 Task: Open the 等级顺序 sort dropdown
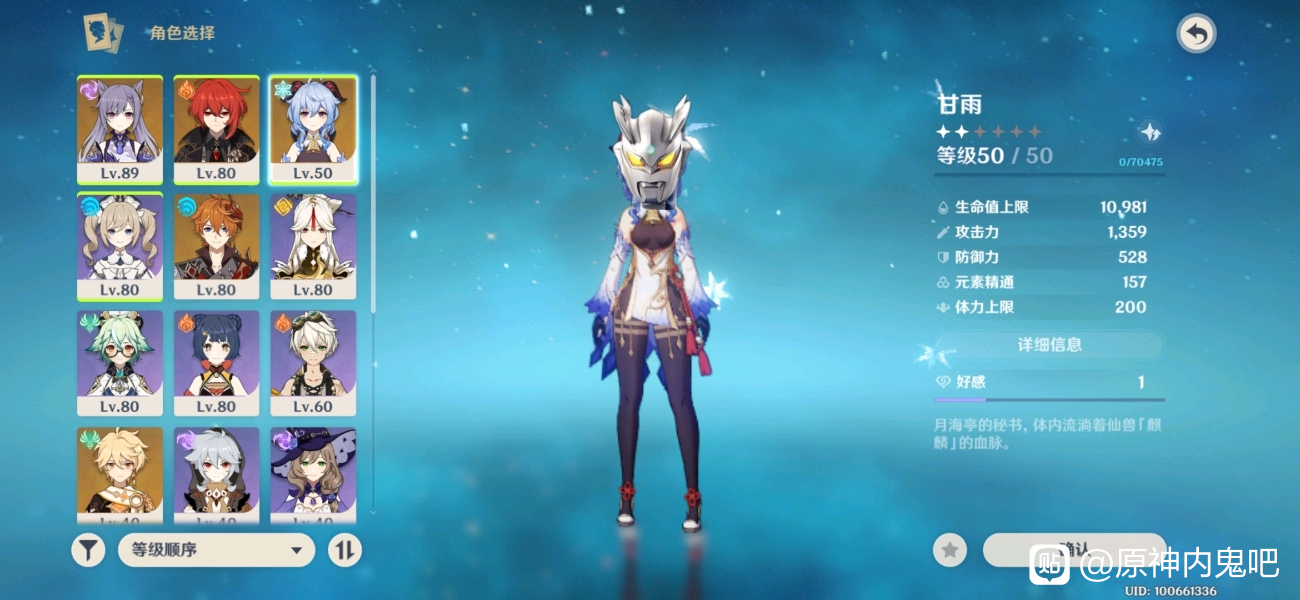pyautogui.click(x=216, y=549)
